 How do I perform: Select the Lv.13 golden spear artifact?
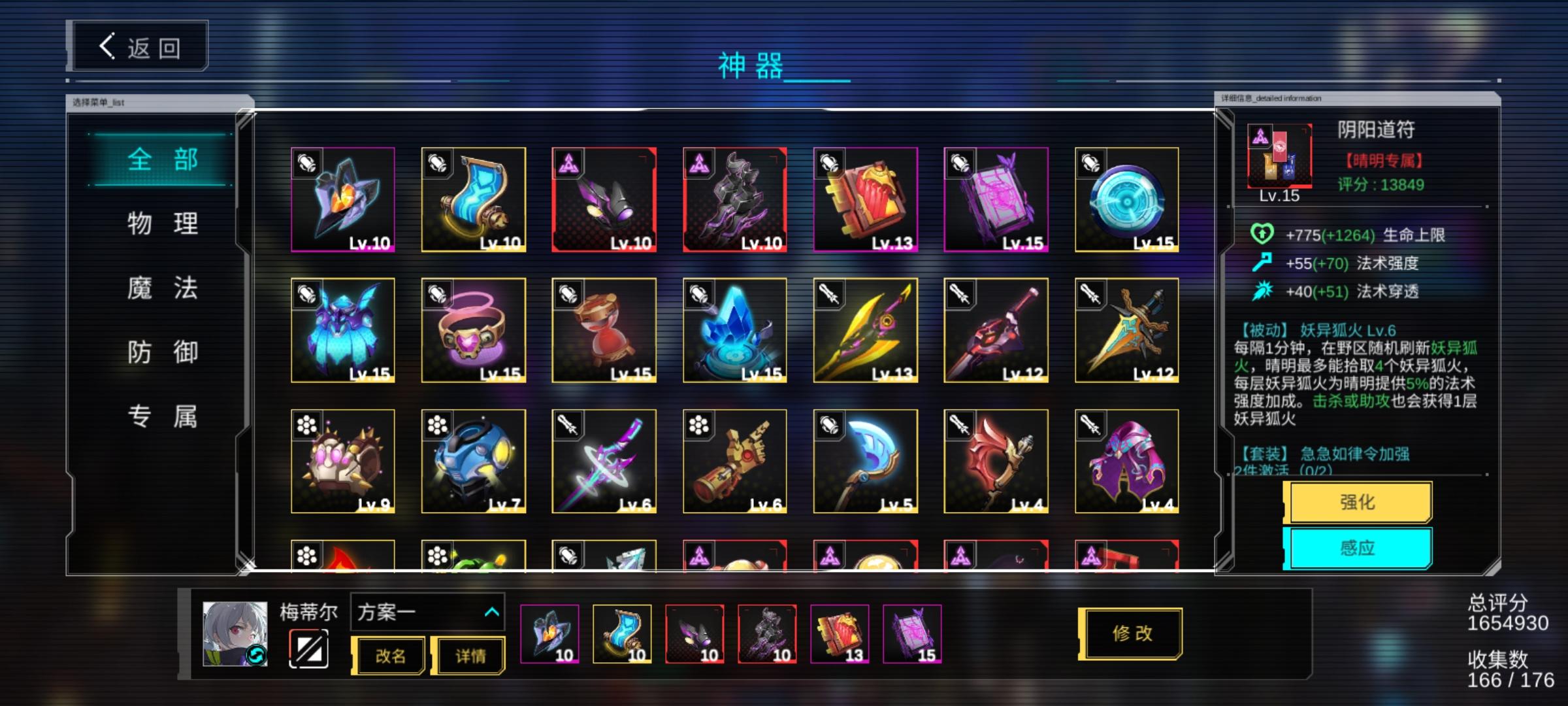tap(866, 330)
